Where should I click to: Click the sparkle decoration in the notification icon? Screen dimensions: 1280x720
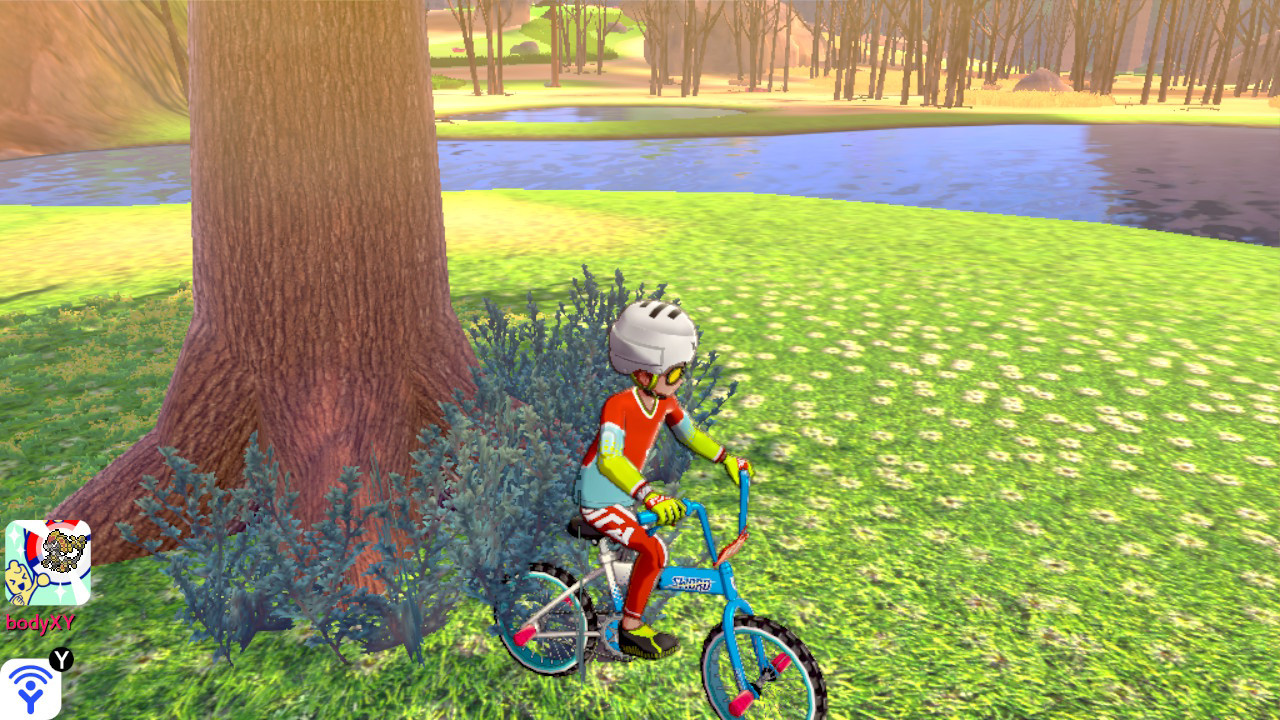(x=14, y=533)
